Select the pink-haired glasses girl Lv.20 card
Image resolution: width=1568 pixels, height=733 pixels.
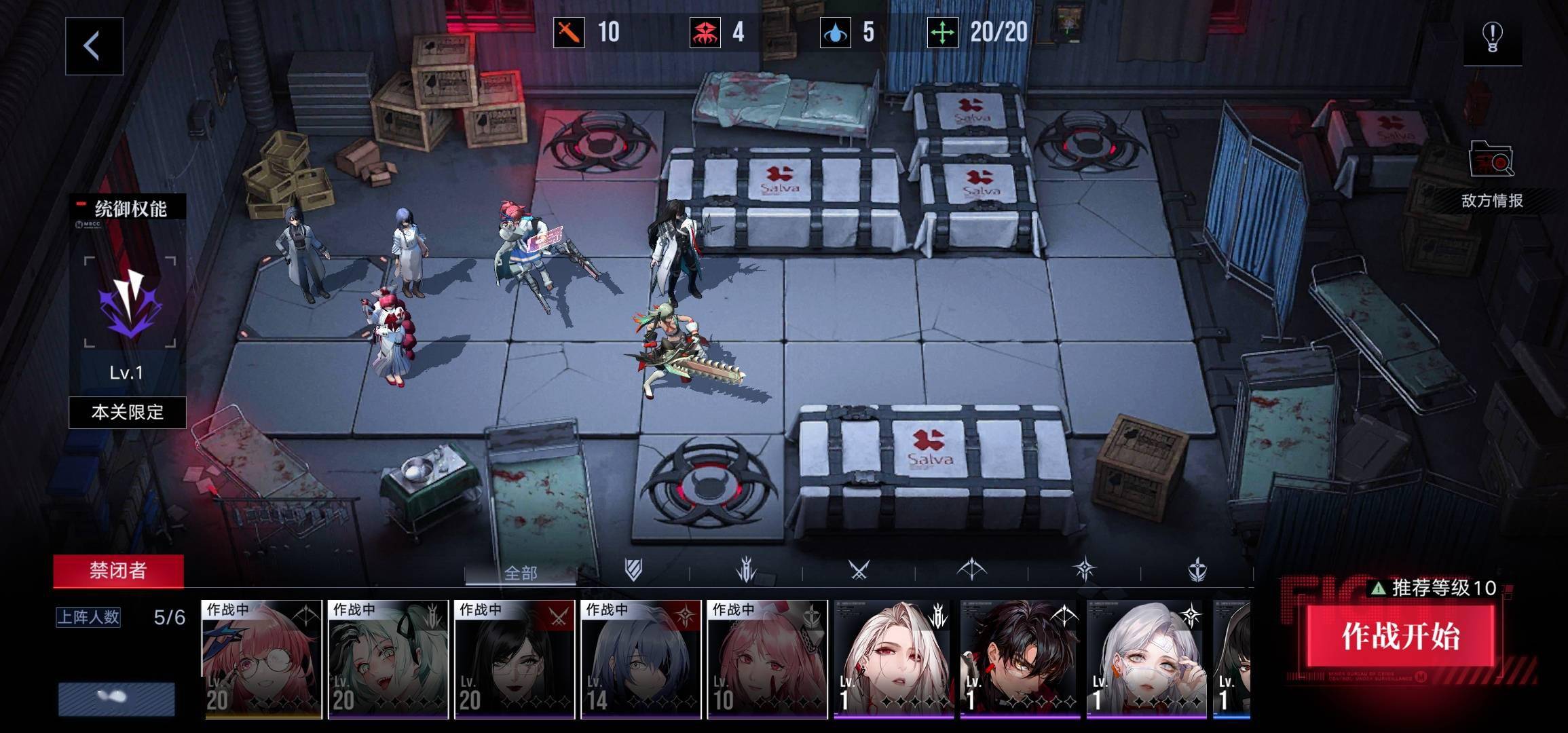point(262,659)
